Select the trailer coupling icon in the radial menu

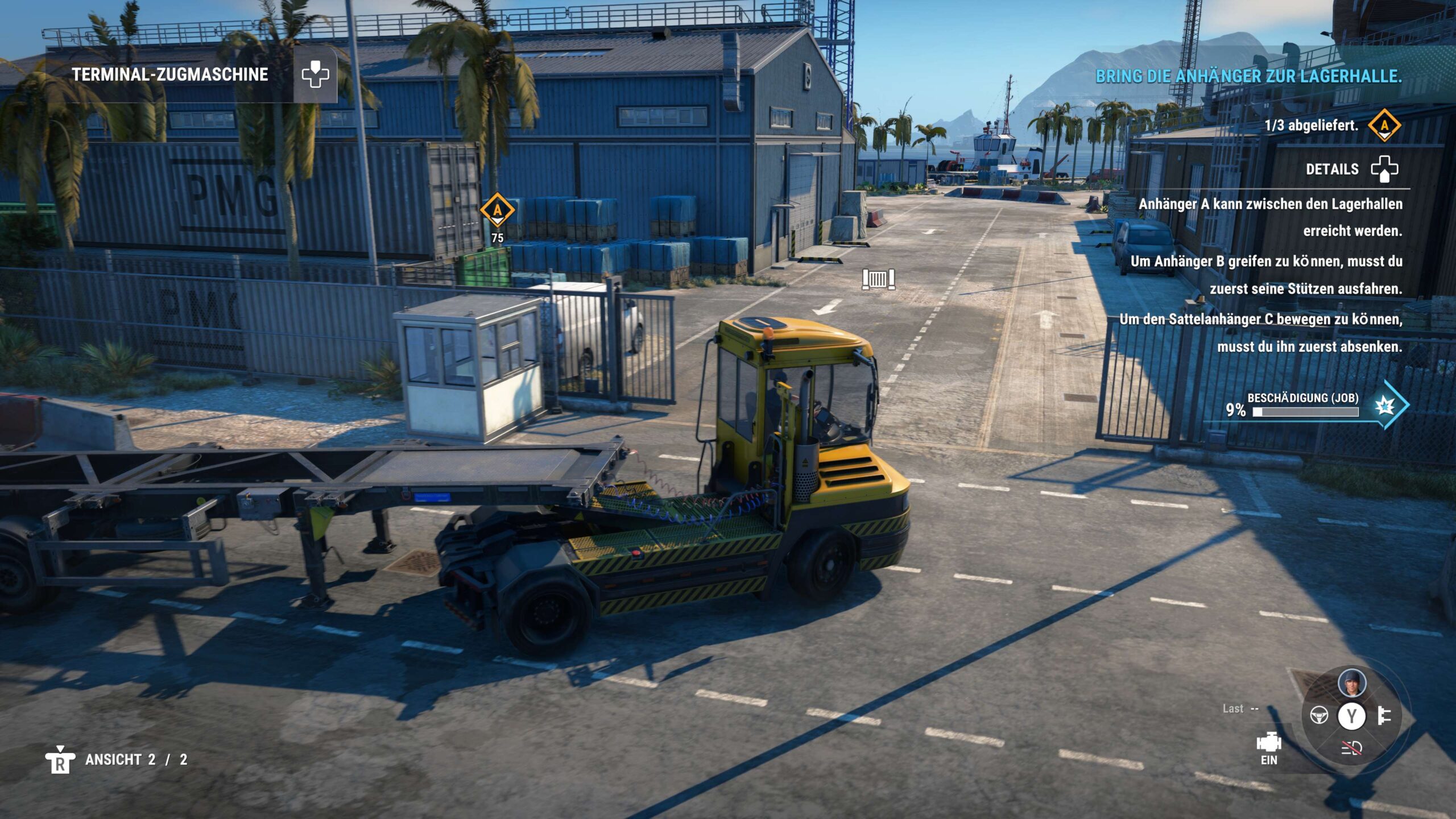point(1384,715)
